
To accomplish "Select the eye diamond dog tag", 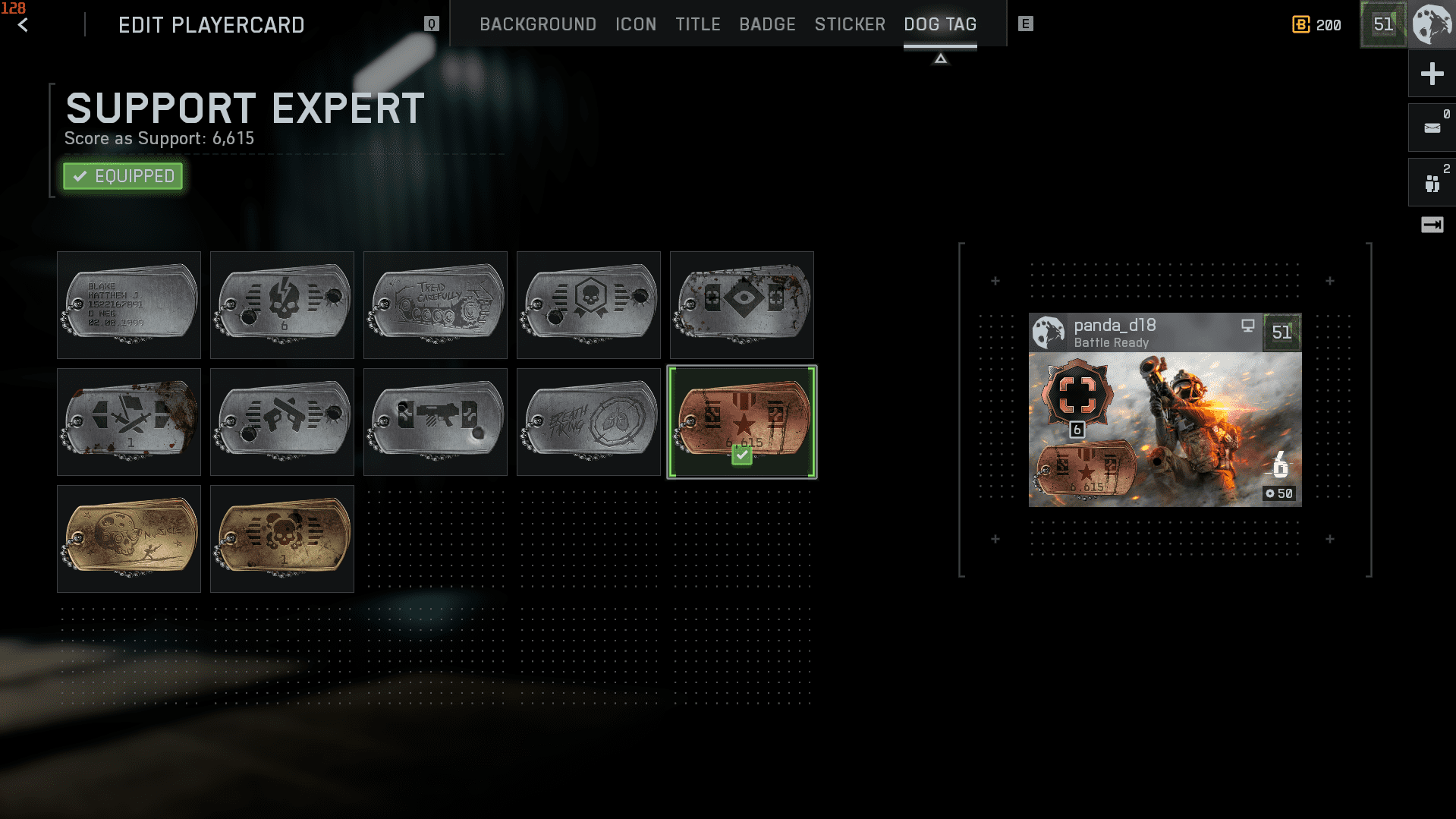I will (742, 305).
